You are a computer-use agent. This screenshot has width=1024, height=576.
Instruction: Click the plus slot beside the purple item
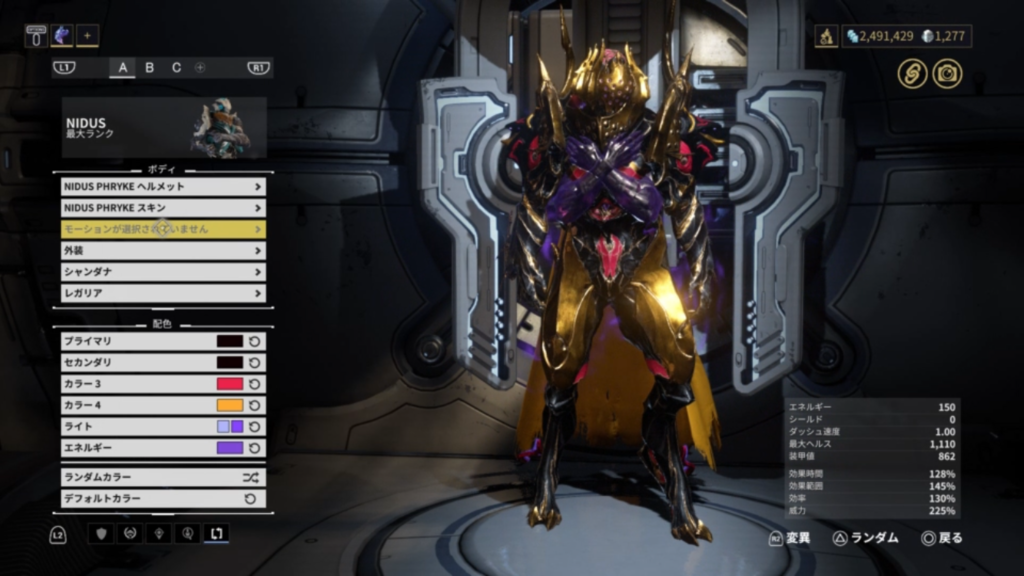tap(87, 36)
